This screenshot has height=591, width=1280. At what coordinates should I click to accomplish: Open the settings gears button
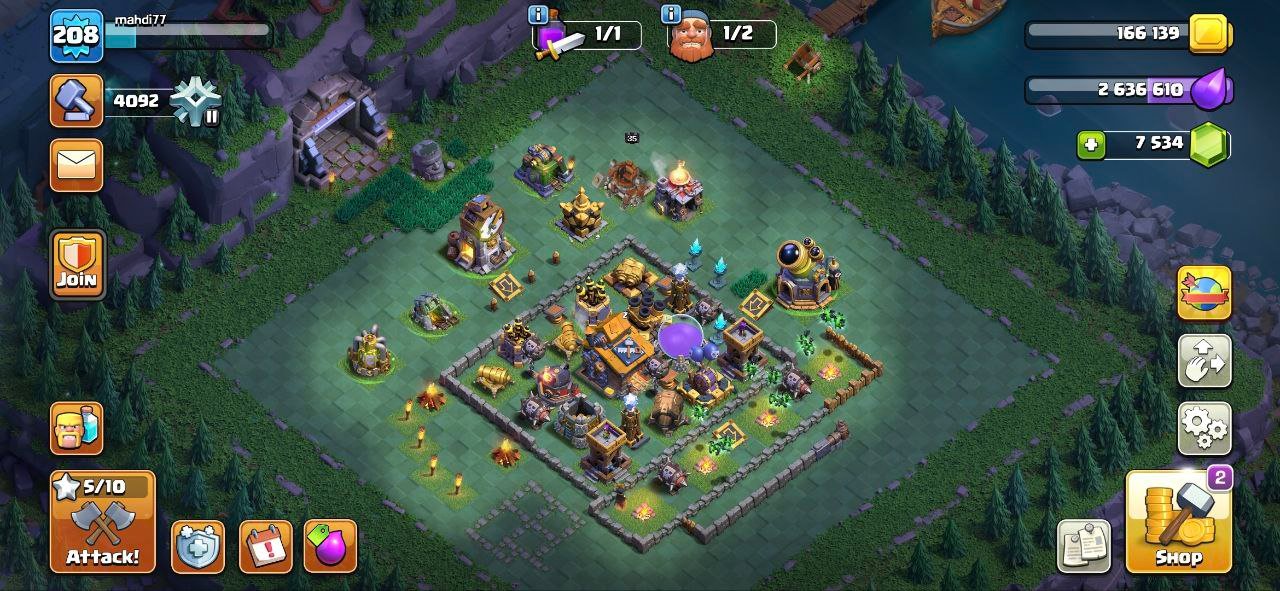coord(1204,429)
